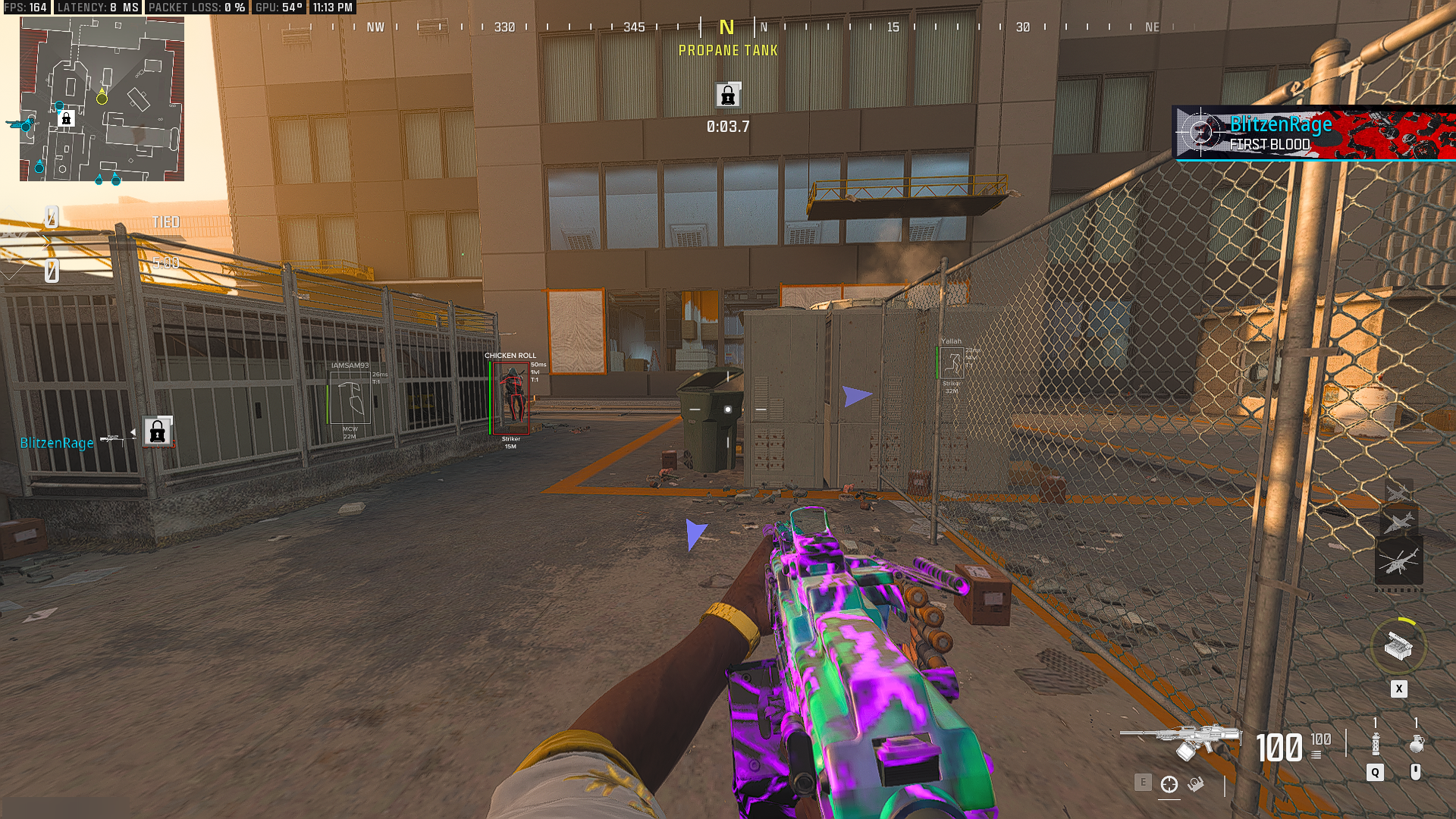Click the white padlock marker beside BlitzenRage

[x=158, y=432]
